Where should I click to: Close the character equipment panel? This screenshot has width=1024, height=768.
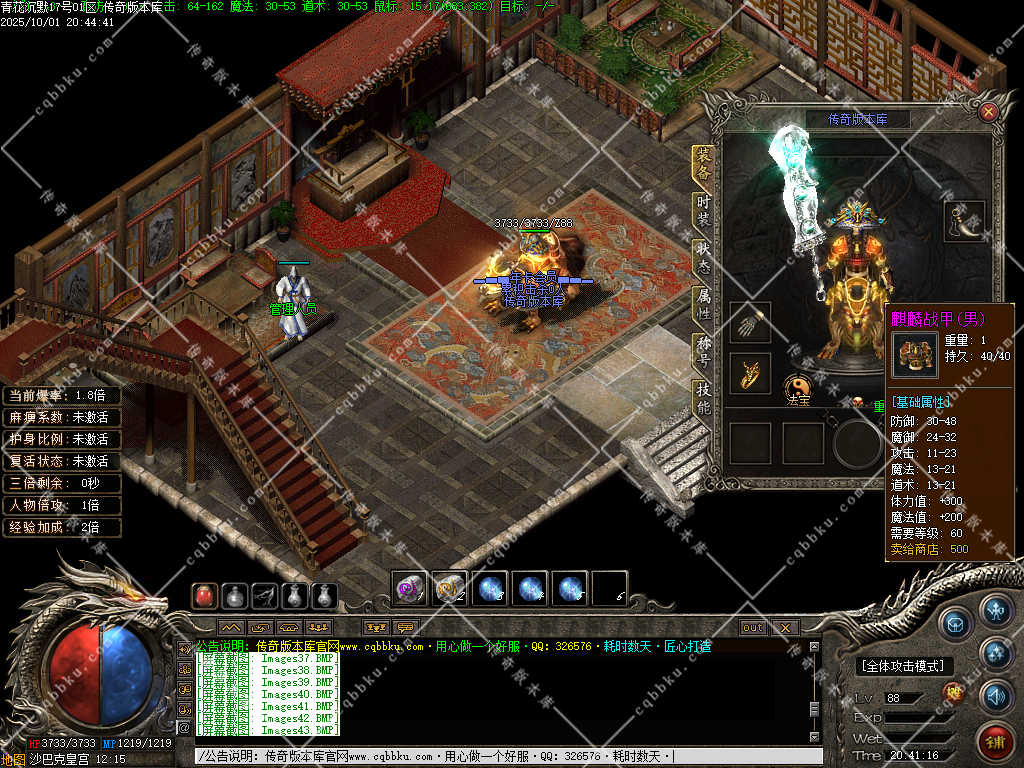coord(988,112)
